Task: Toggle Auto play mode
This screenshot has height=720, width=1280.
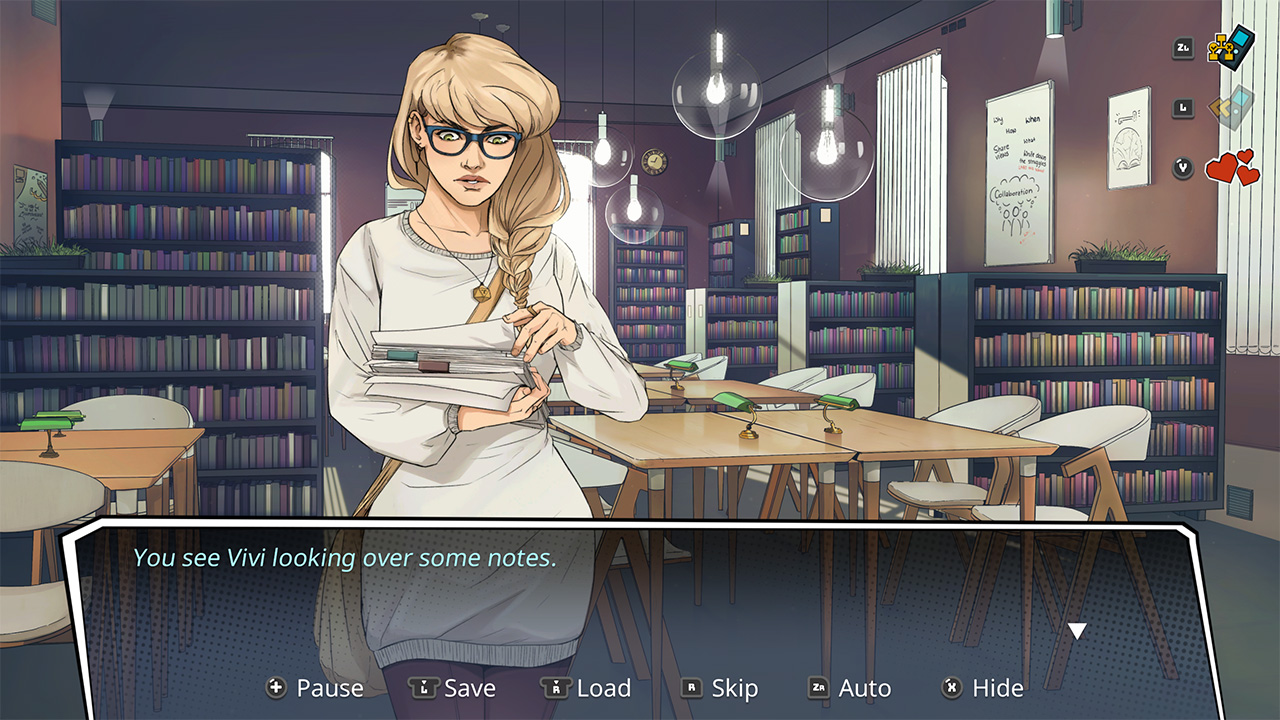Action: [x=864, y=688]
